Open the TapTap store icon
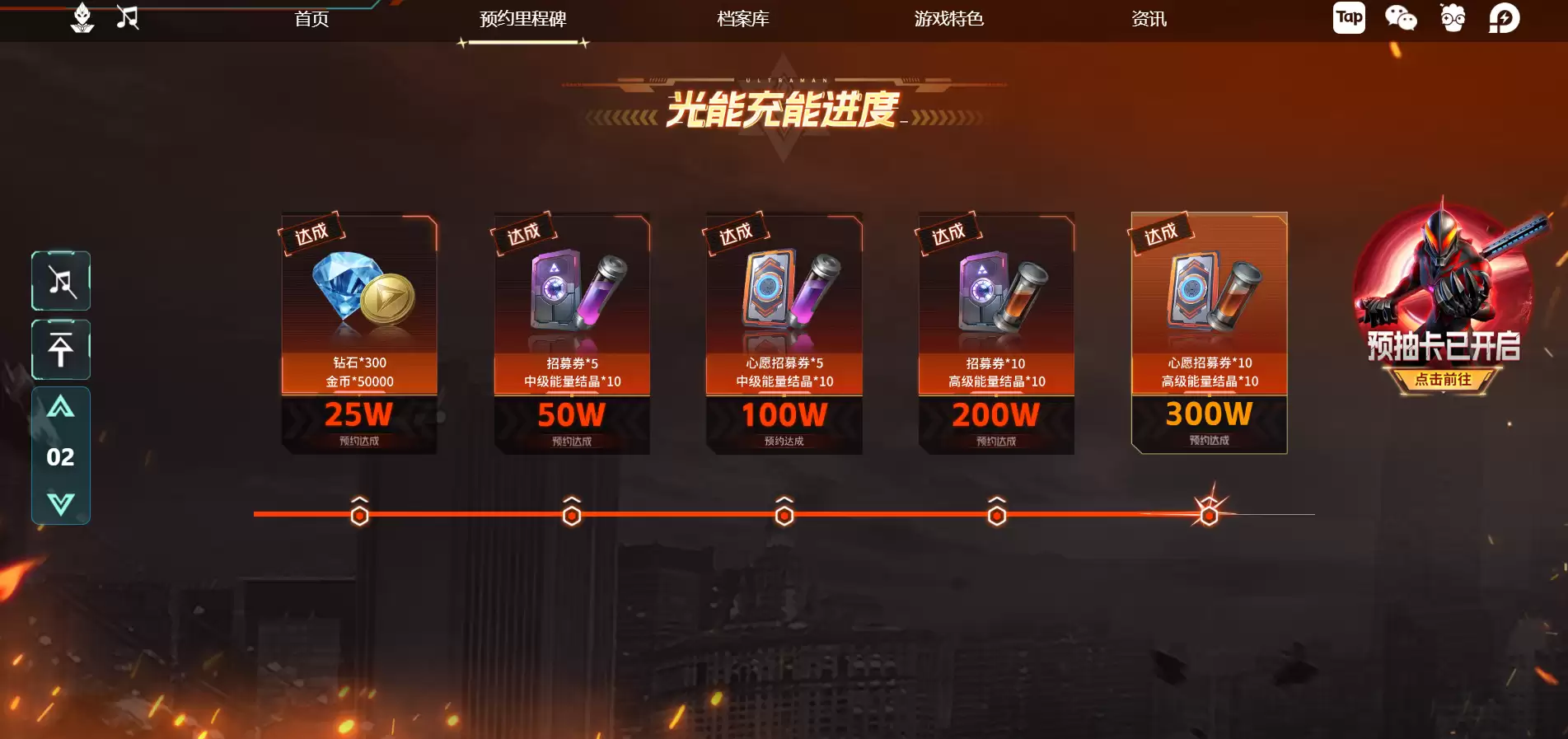The width and height of the screenshot is (1568, 739). point(1348,16)
